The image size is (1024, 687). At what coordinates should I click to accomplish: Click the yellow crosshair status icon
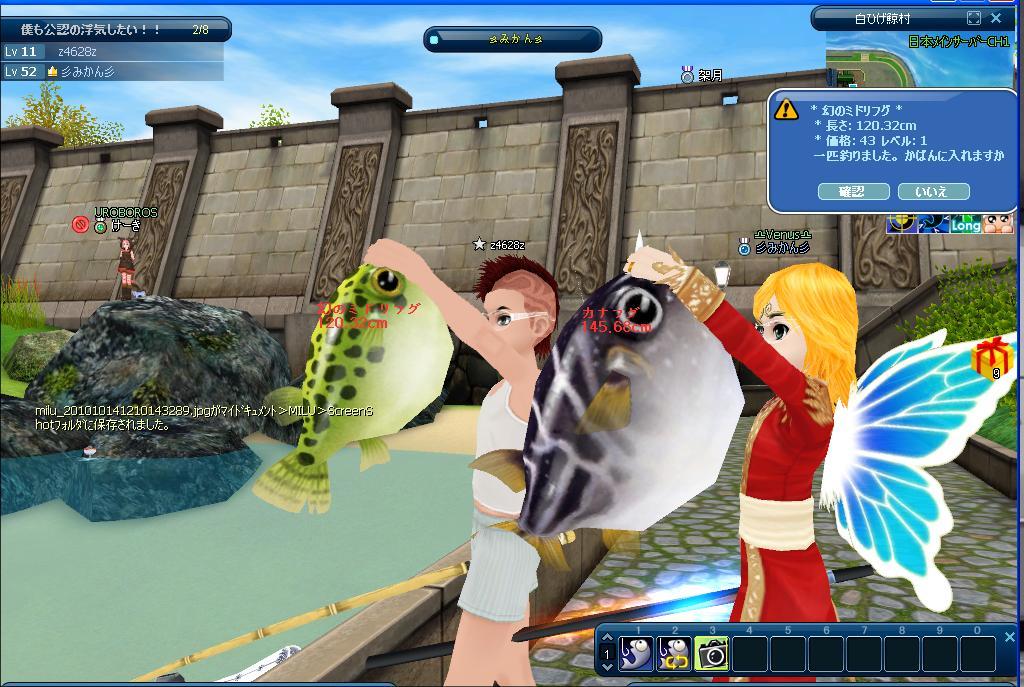903,223
